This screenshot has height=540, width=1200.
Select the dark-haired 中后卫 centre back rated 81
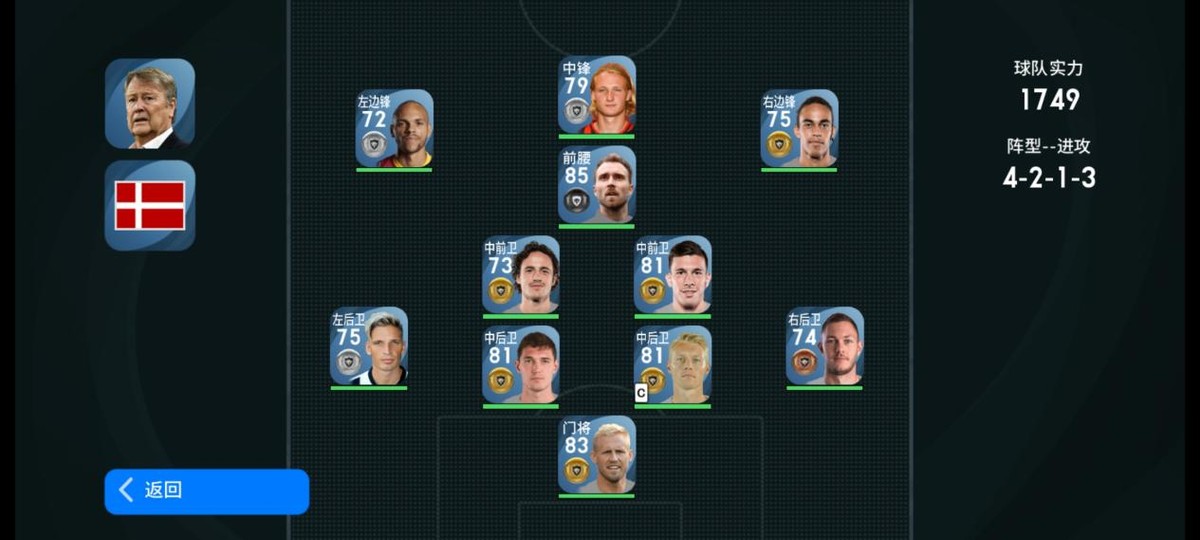pos(521,365)
